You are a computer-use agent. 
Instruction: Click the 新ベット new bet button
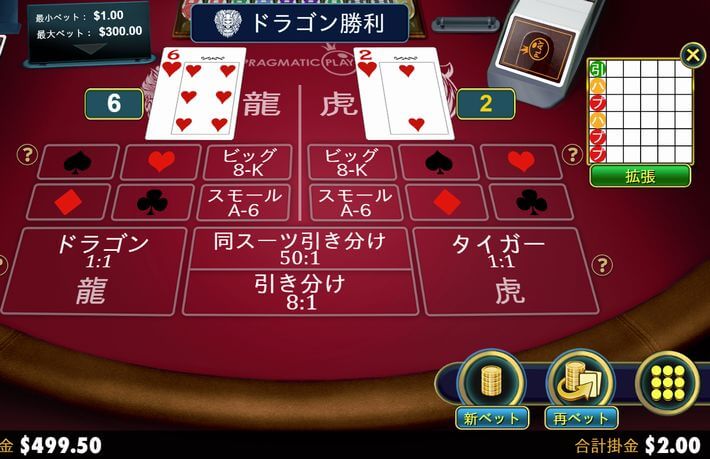tap(489, 385)
